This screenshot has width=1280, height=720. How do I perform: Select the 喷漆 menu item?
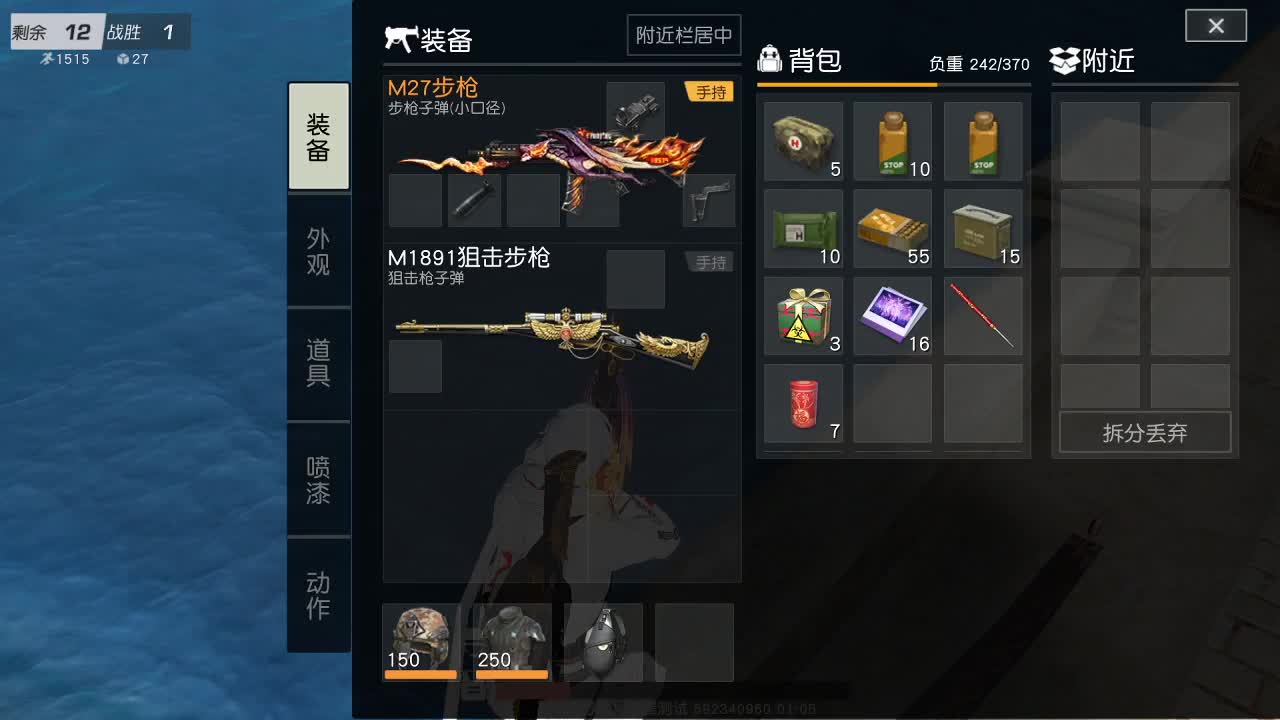click(318, 480)
